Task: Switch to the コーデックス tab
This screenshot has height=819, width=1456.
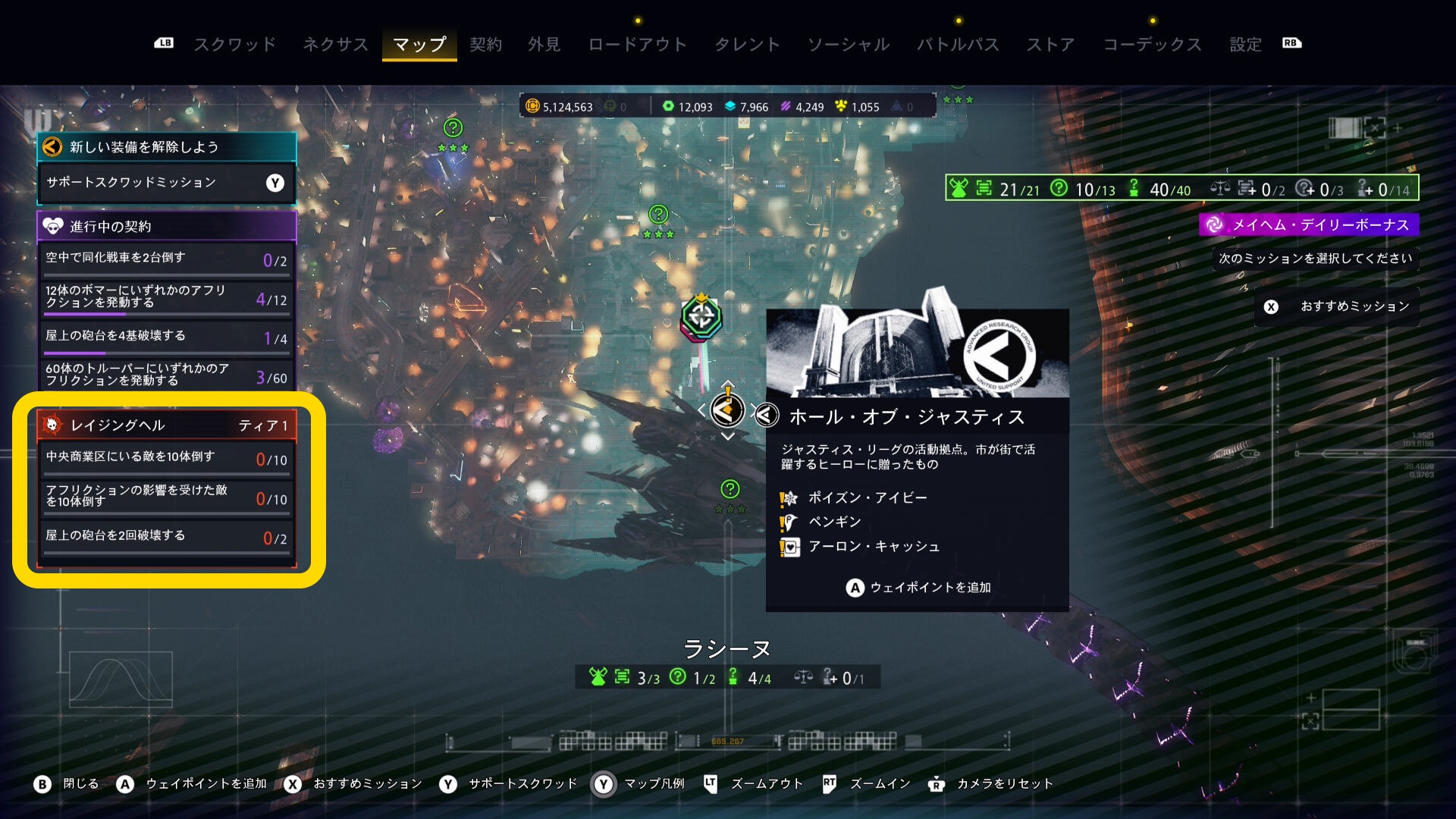Action: coord(1152,45)
